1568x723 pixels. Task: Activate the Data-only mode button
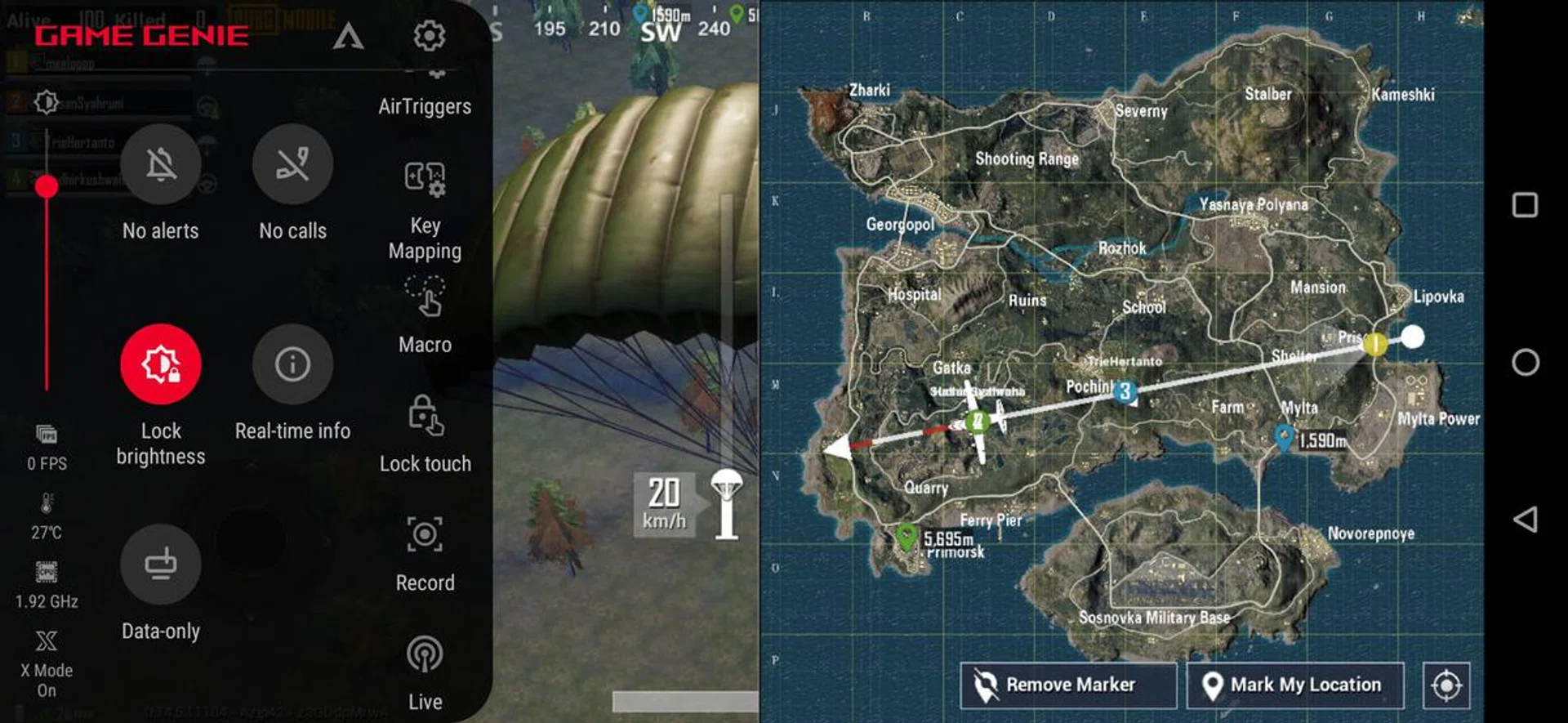click(161, 565)
